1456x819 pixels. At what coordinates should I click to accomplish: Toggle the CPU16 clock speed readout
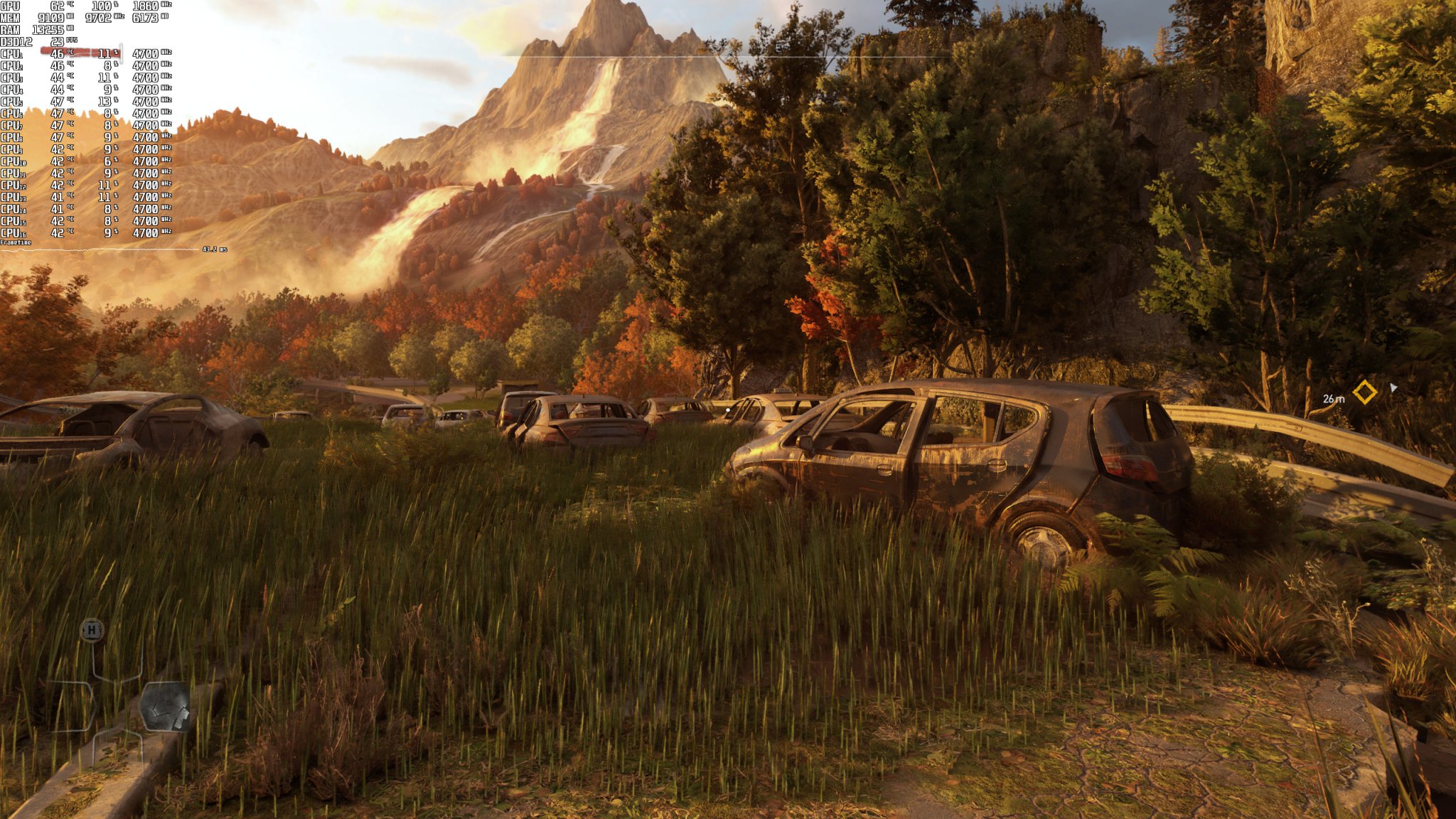point(146,232)
